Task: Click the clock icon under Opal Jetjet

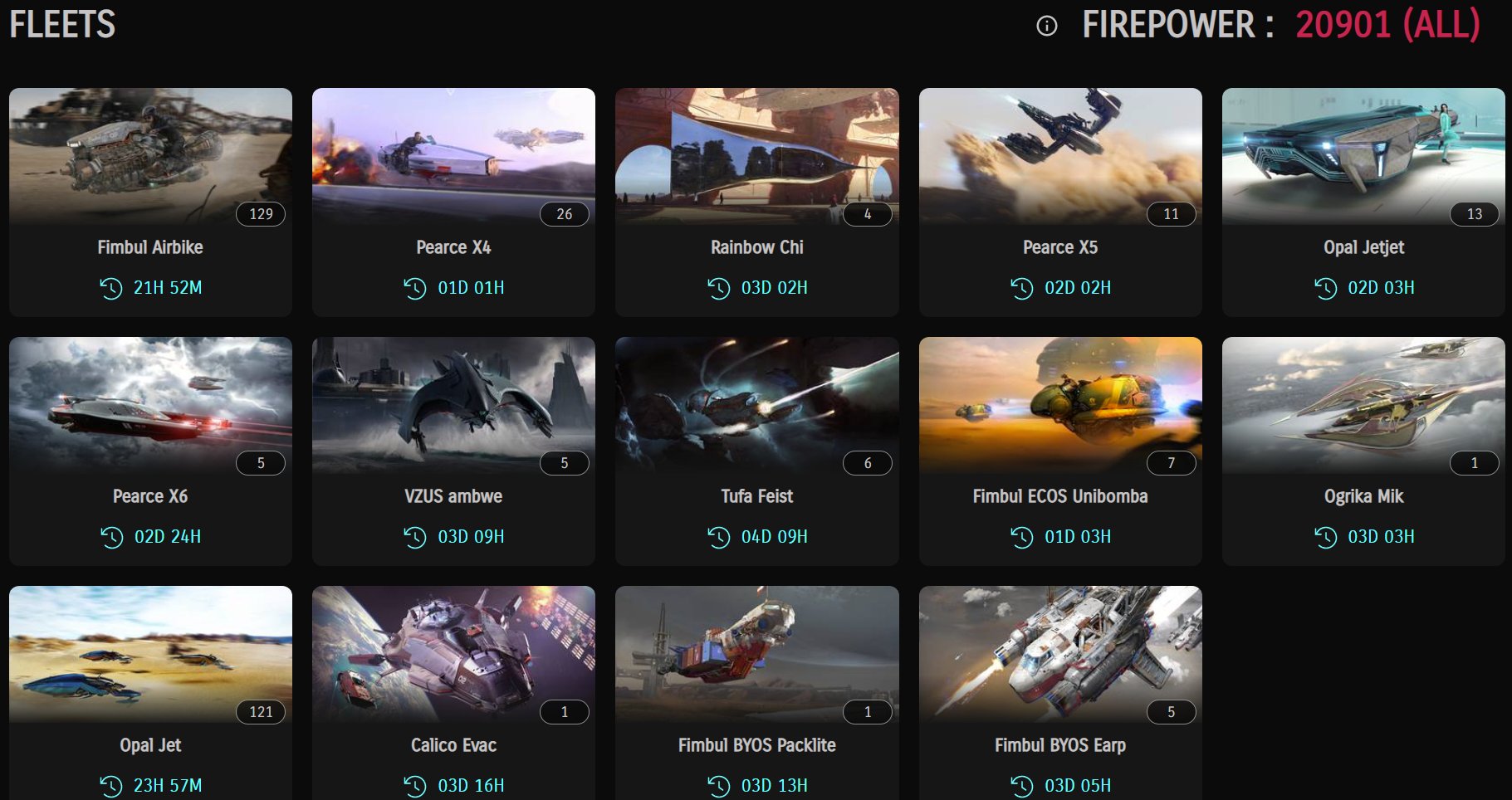Action: tap(1324, 288)
